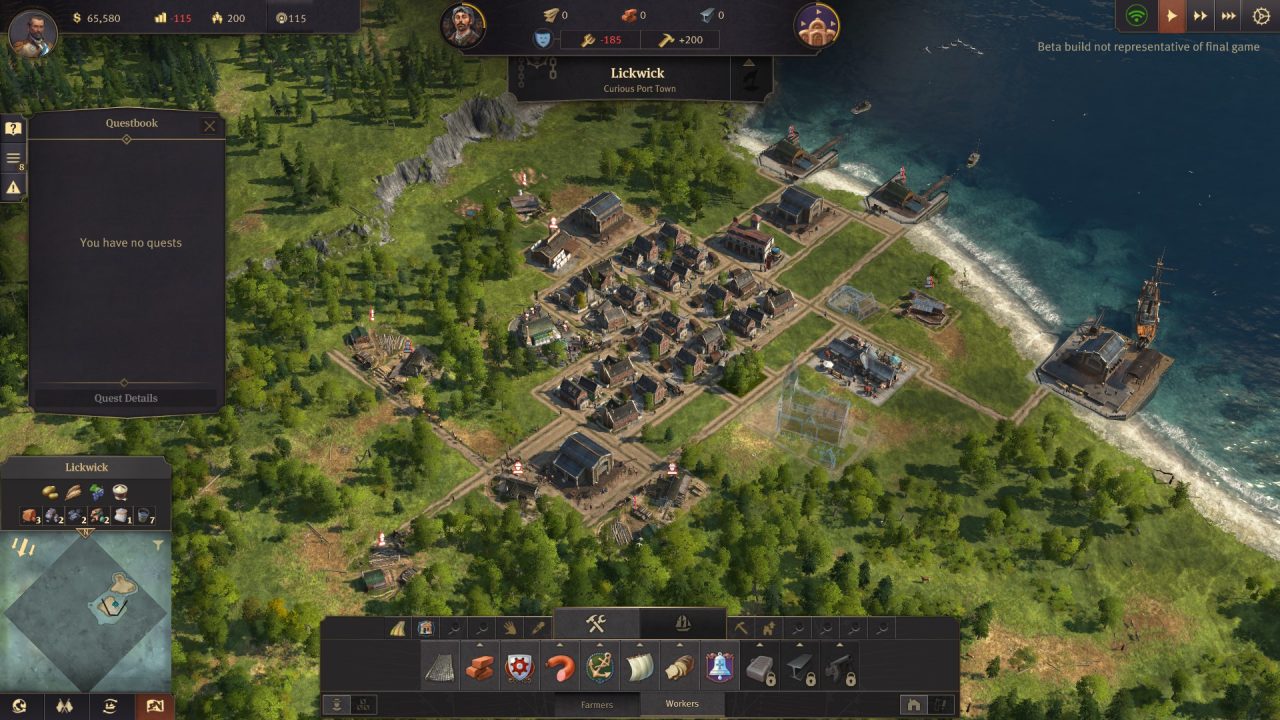1280x720 pixels.
Task: Choose the bell school building
Action: click(719, 668)
